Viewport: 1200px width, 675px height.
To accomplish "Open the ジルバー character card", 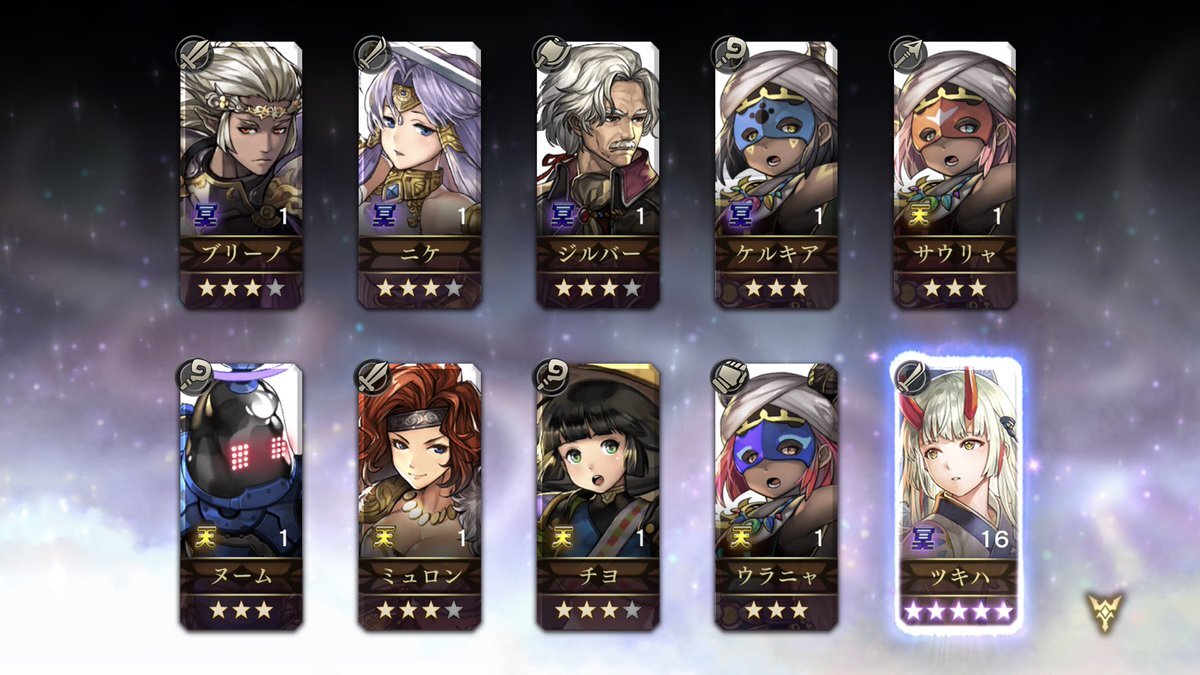I will click(x=597, y=175).
